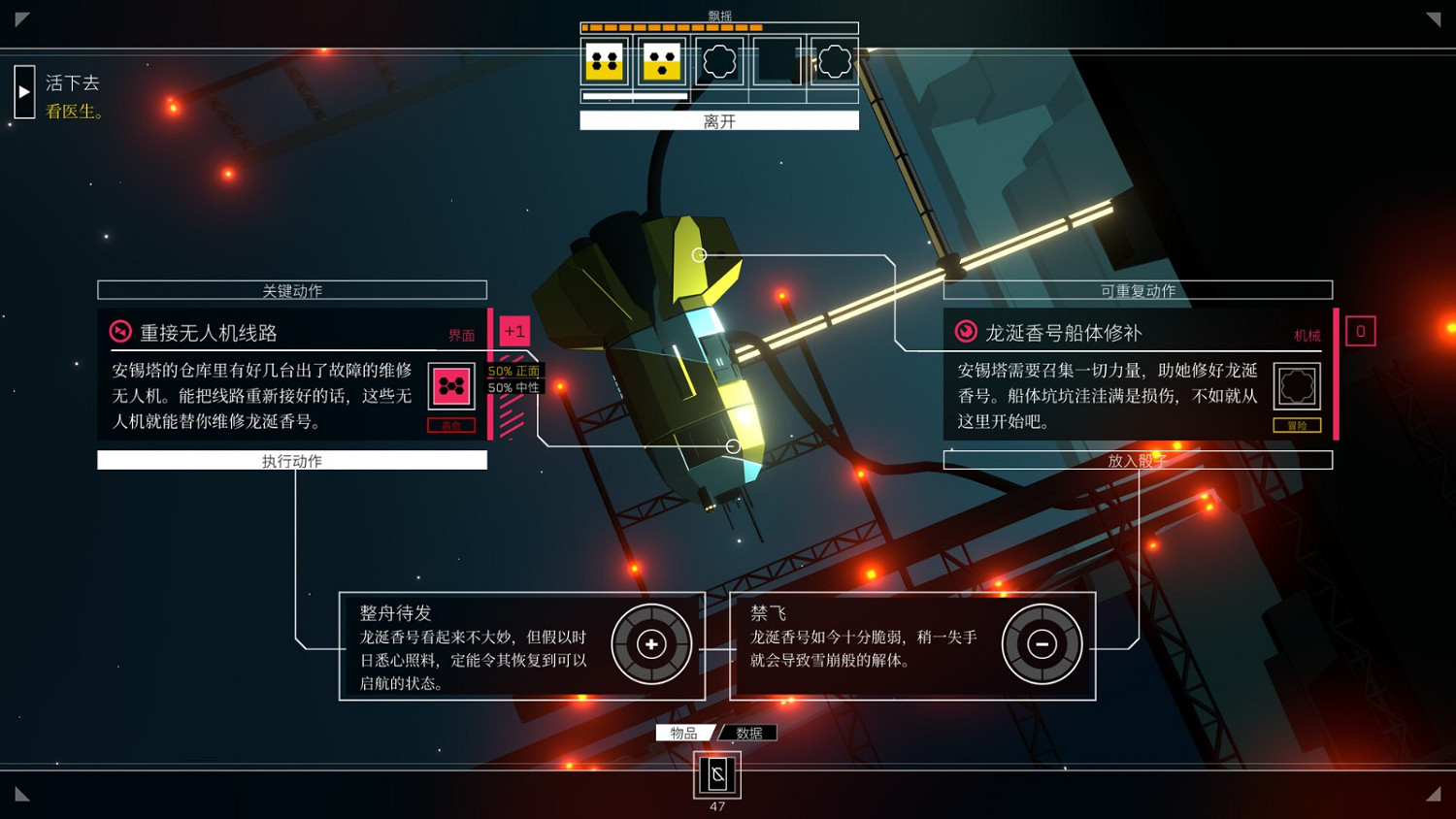Click the 离开 button to leave
Image resolution: width=1456 pixels, height=819 pixels.
[x=718, y=119]
